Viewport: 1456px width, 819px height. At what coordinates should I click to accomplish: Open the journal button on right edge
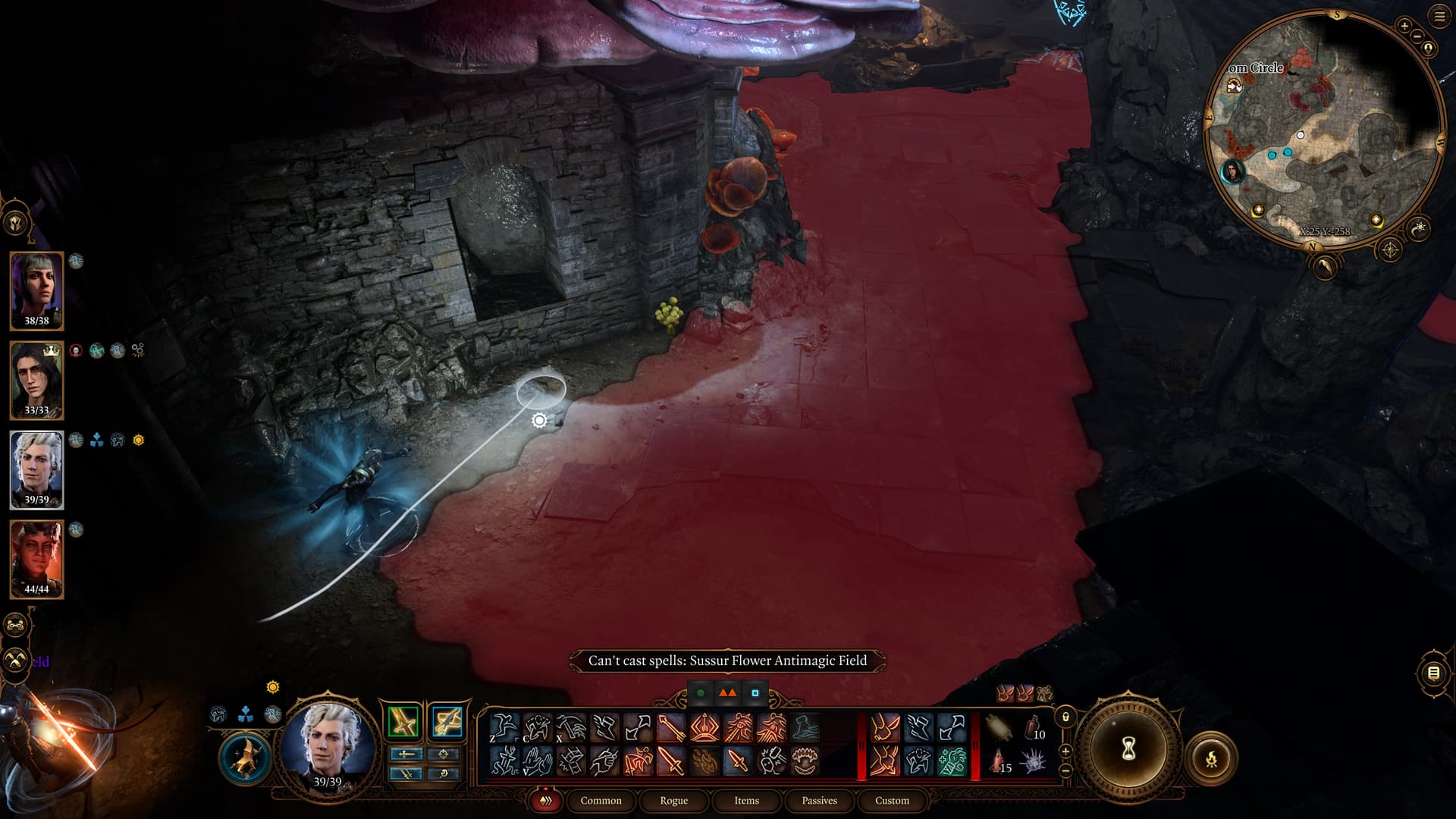pyautogui.click(x=1433, y=673)
